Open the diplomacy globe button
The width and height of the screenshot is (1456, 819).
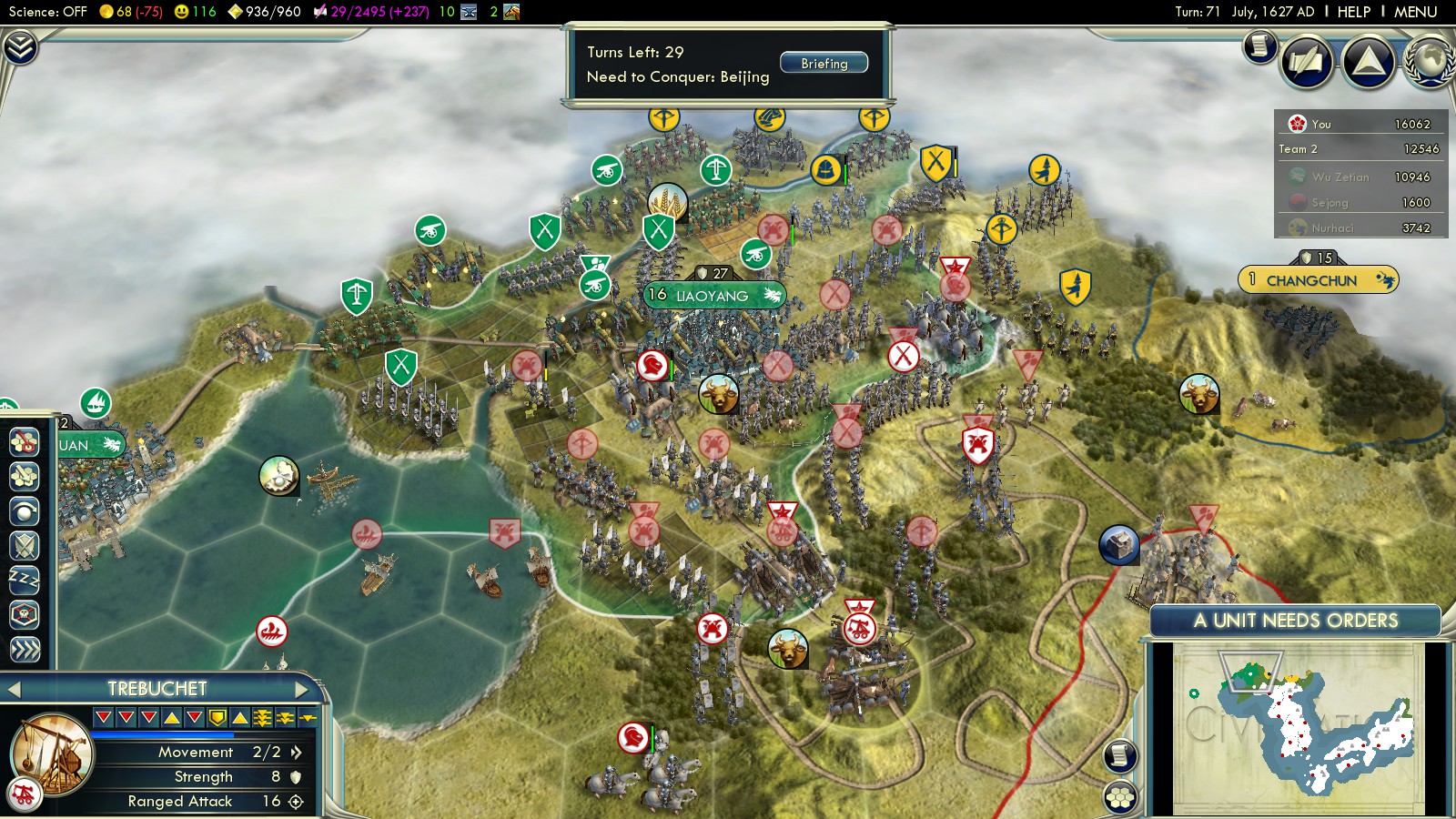pyautogui.click(x=1431, y=62)
